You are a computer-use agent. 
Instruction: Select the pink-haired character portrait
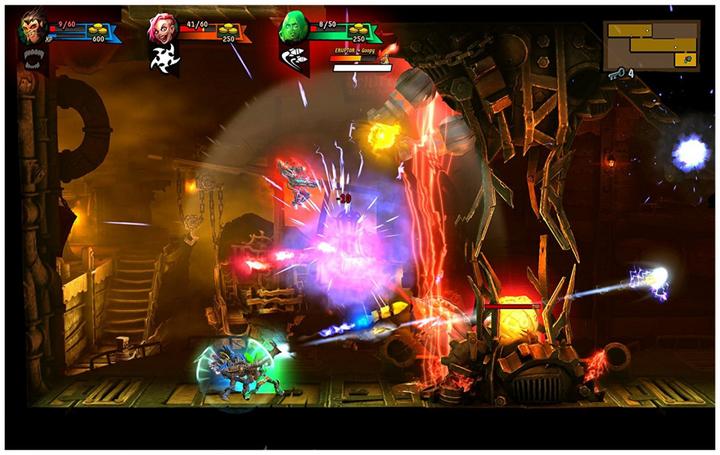(x=160, y=27)
